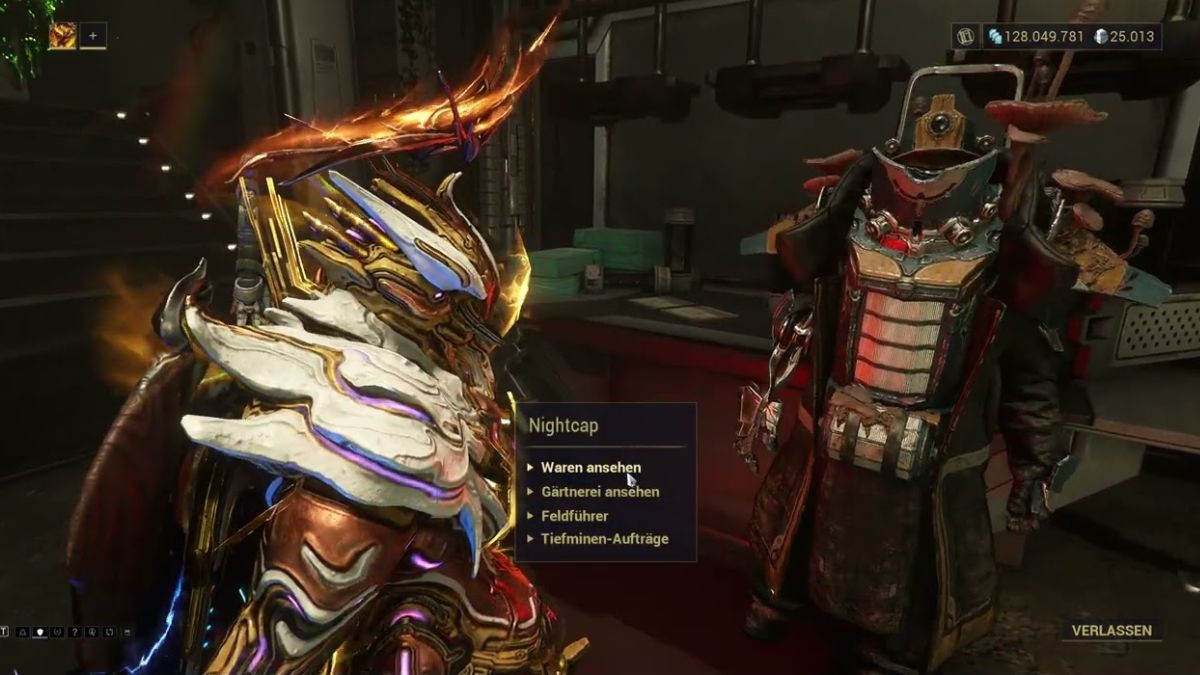Image resolution: width=1200 pixels, height=675 pixels.
Task: Click the question mark chat tab
Action: 74,632
